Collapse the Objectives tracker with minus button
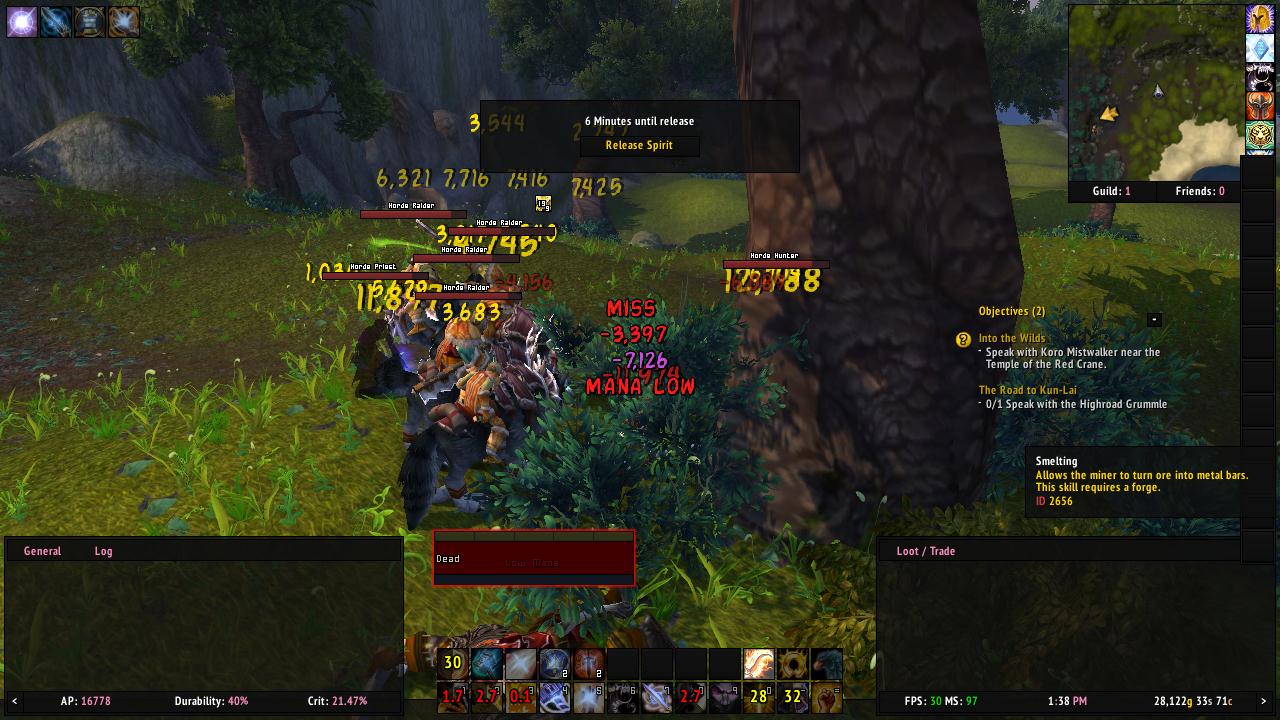Screen dimensions: 1280x720 [1154, 320]
